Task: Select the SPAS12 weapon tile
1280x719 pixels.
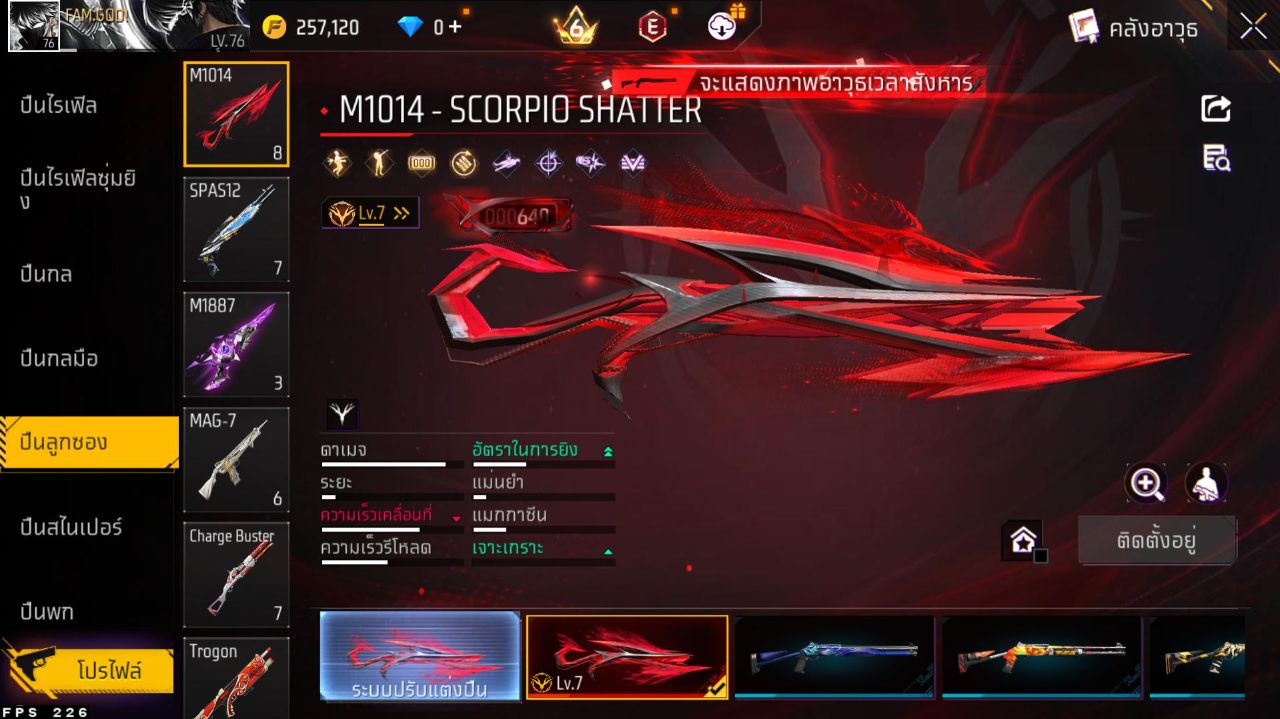Action: pos(236,230)
